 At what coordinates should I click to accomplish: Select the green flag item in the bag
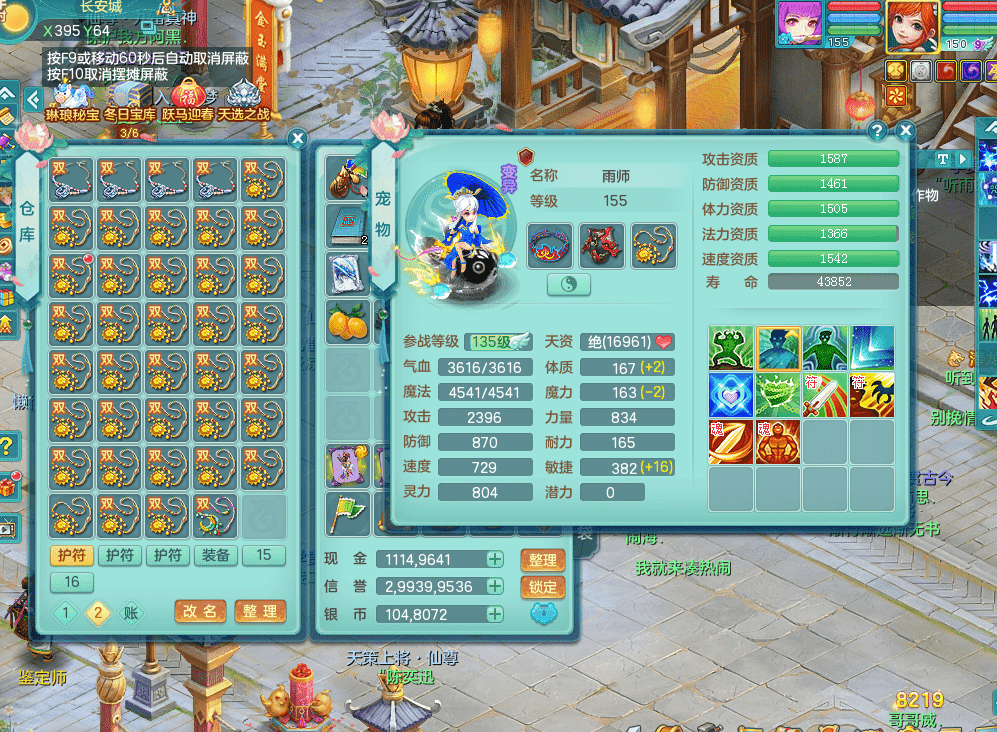click(346, 514)
